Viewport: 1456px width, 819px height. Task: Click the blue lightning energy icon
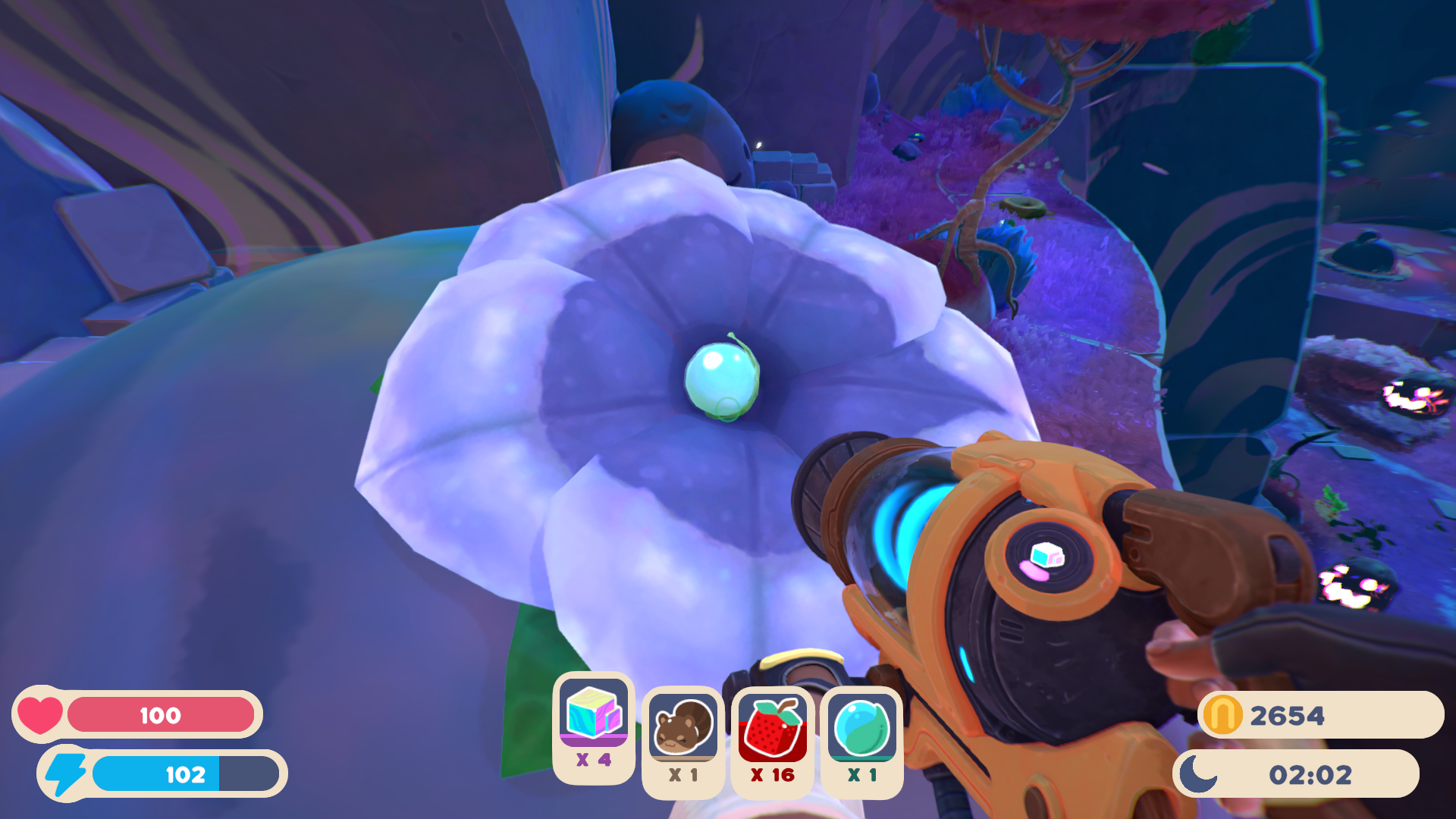(x=67, y=775)
